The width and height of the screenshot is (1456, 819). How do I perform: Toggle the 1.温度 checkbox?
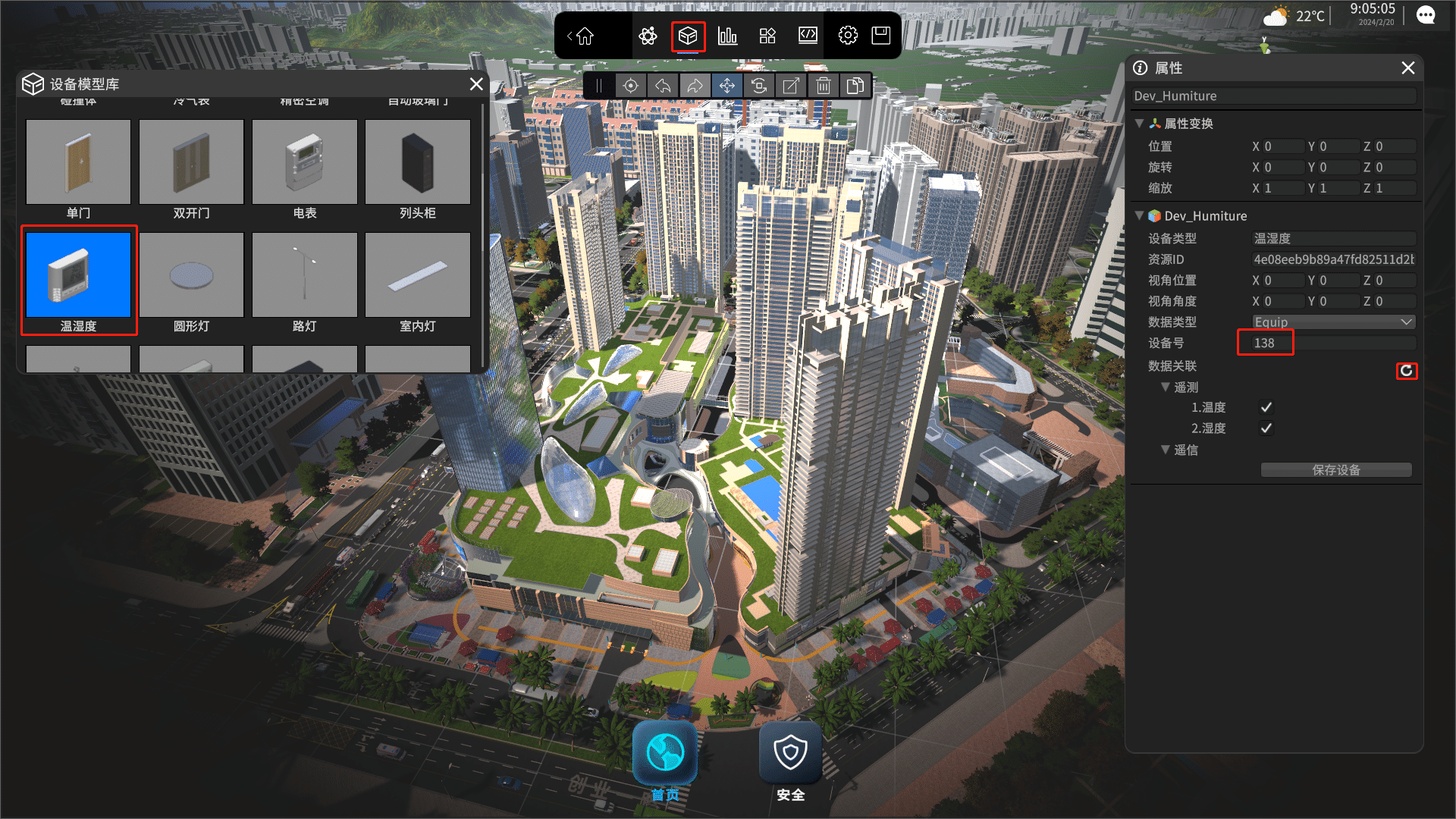point(1266,407)
